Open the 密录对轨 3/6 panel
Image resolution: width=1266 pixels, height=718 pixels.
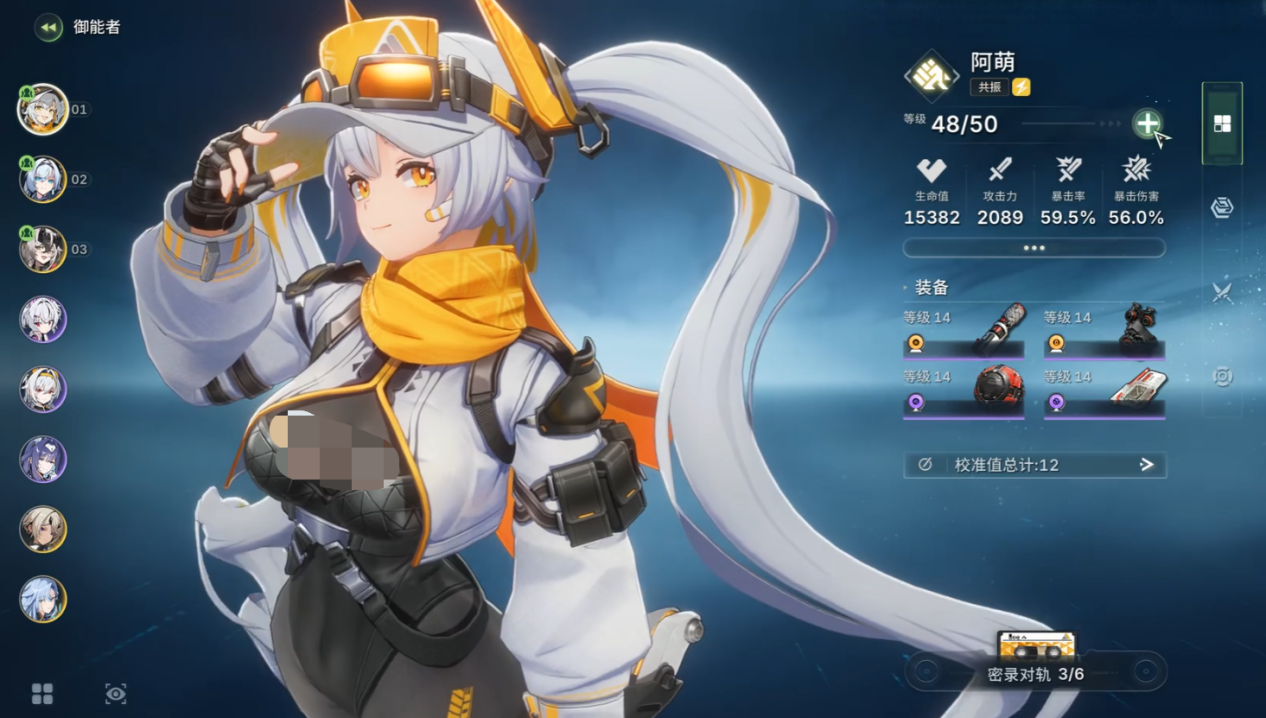pyautogui.click(x=1036, y=671)
